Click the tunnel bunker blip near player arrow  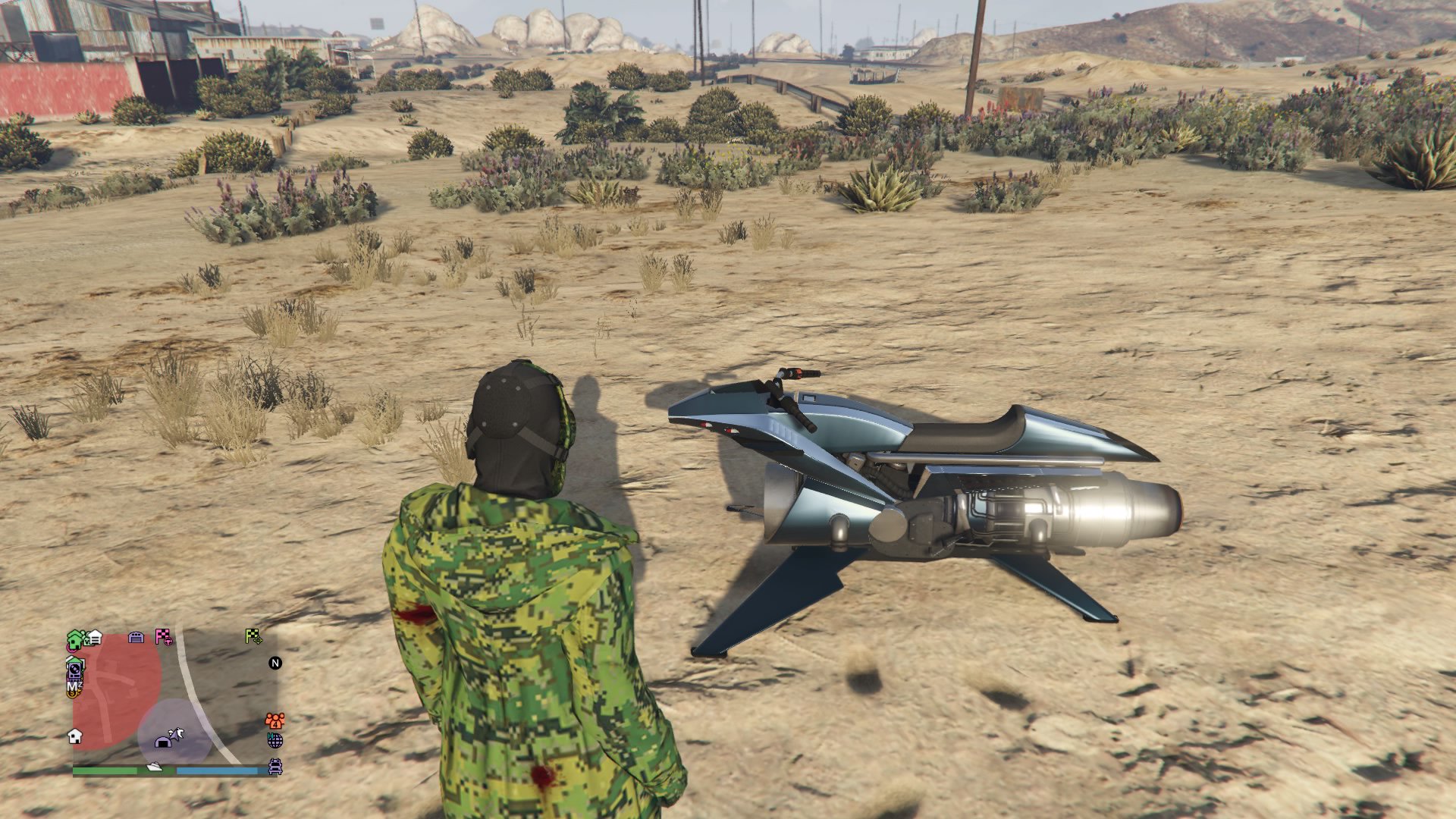(x=162, y=743)
